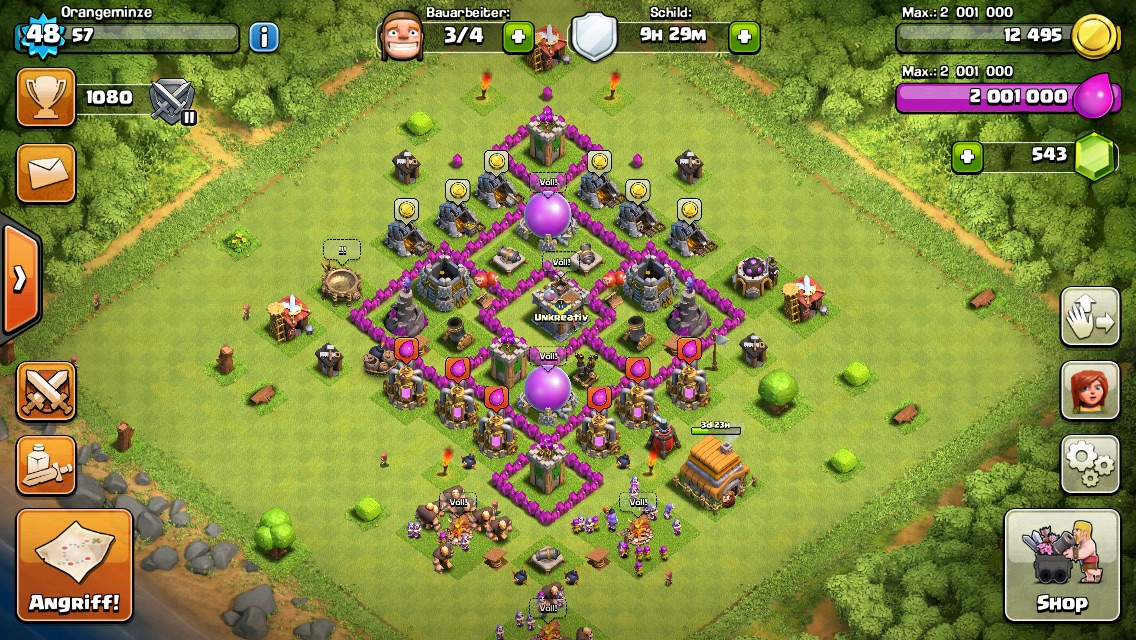Add a builder with the green plus
This screenshot has width=1136, height=640.
click(517, 38)
